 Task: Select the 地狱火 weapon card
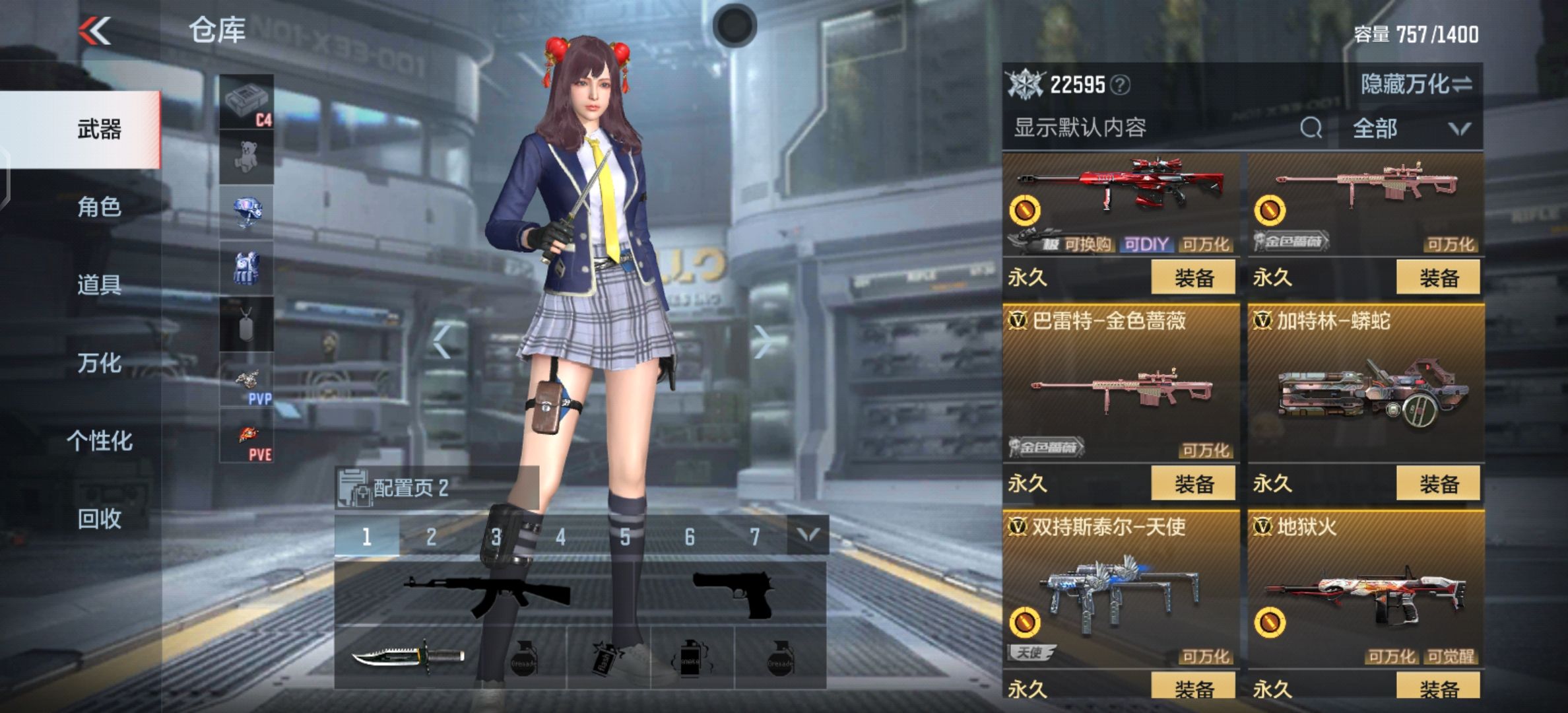coord(1365,588)
